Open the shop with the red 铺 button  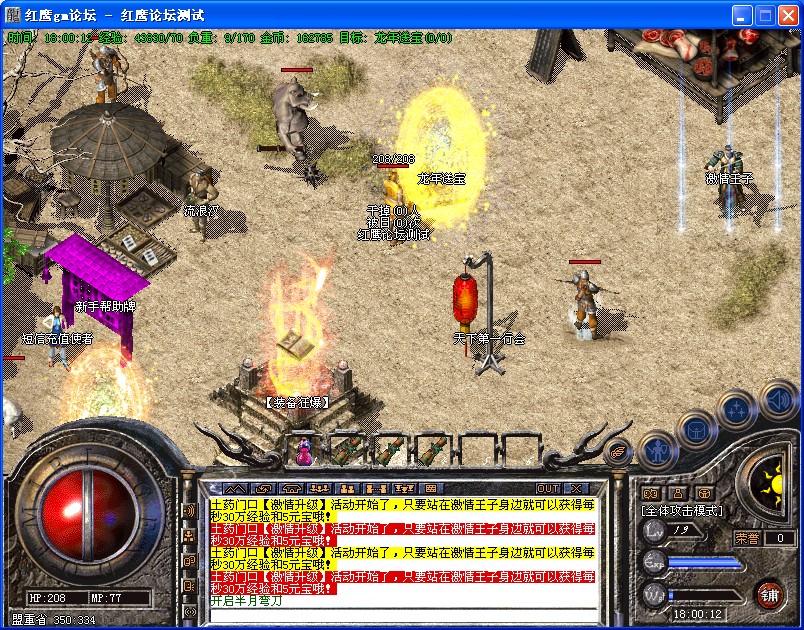tap(768, 595)
